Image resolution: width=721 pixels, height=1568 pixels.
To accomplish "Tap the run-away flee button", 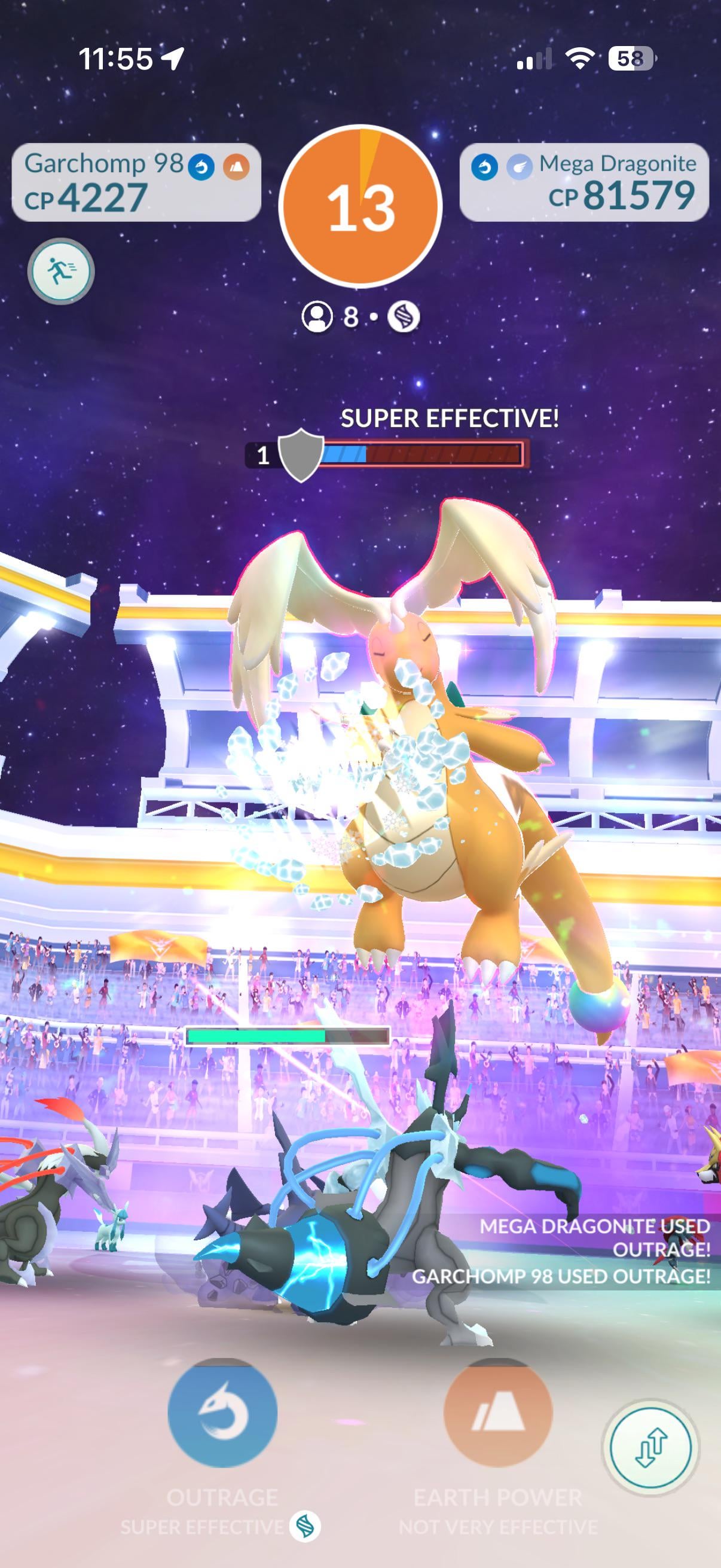I will [61, 271].
